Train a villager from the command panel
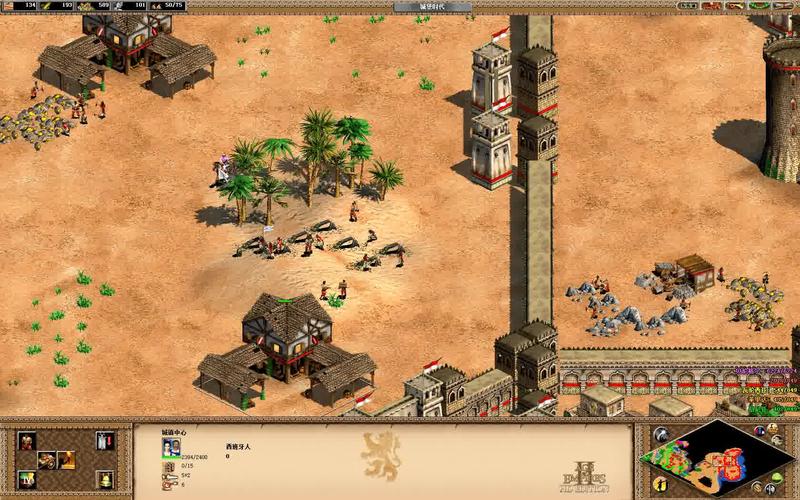 point(26,440)
